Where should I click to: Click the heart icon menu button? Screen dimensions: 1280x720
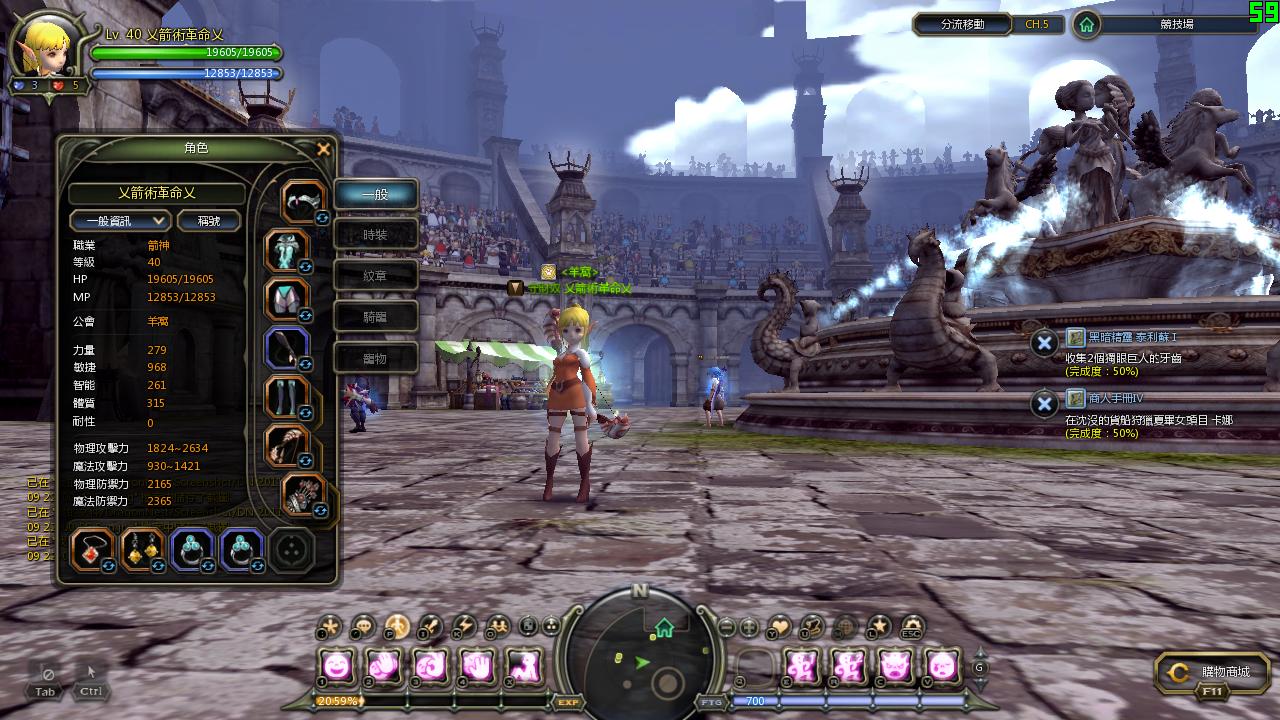(778, 627)
